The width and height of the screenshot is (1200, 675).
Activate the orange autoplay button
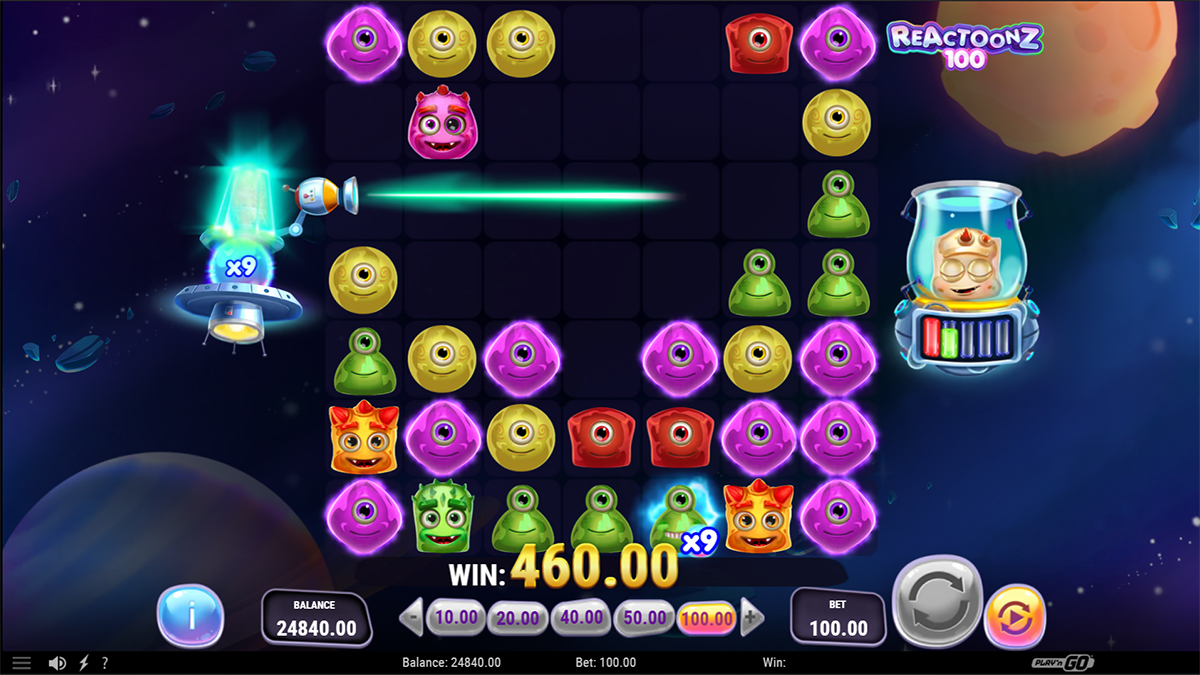click(x=1014, y=617)
